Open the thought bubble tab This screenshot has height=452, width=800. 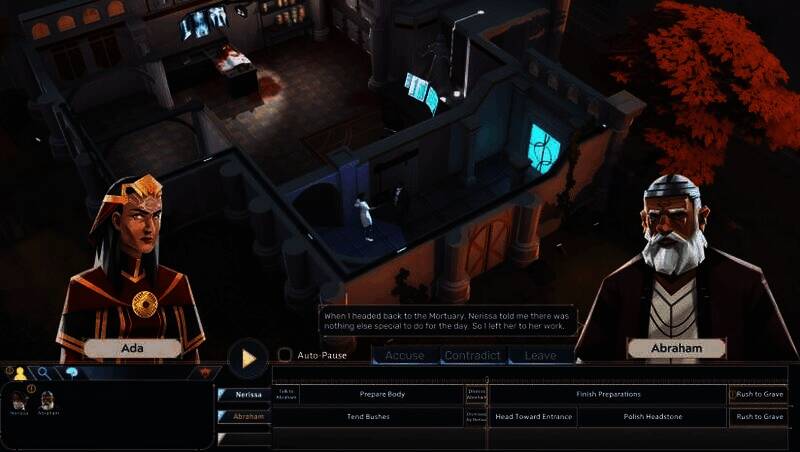(x=72, y=374)
